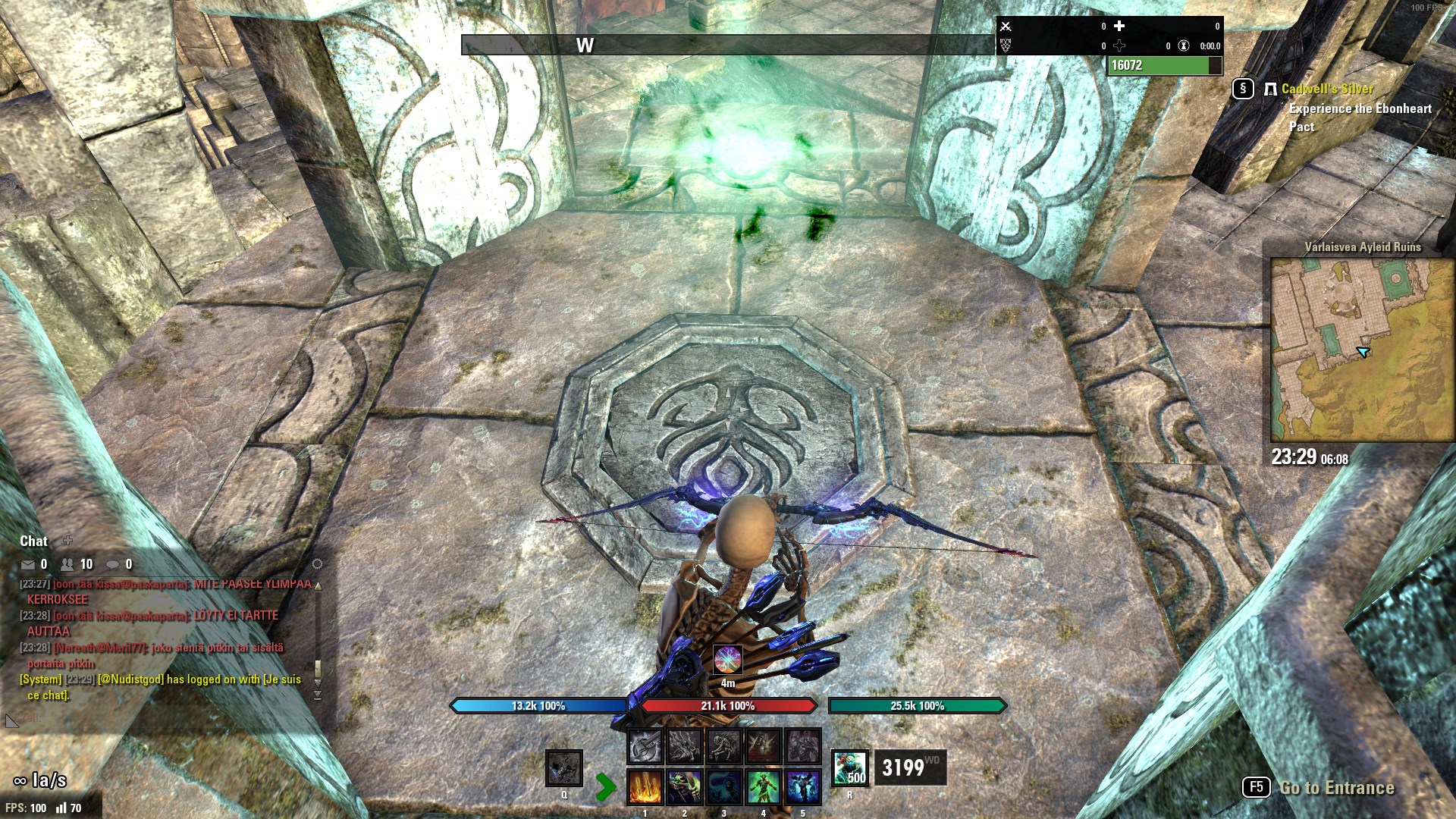
Task: Use the hooded archer bow skill
Action: [684, 787]
